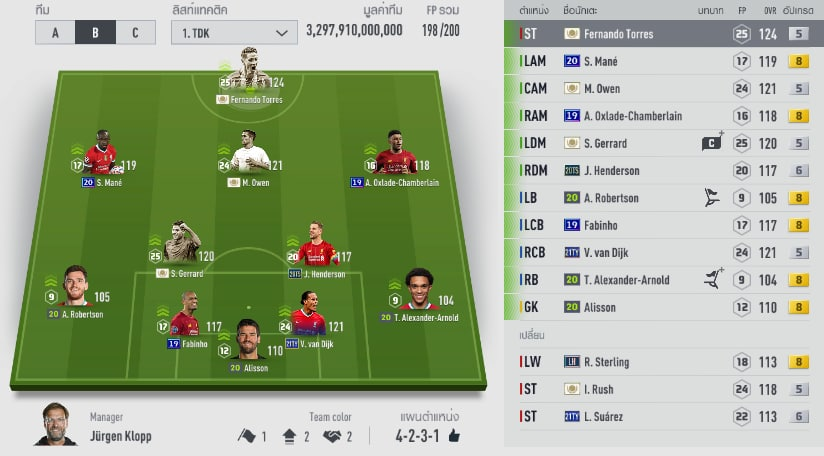The width and height of the screenshot is (824, 456).
Task: Open the 1. TDK tactic list dropdown
Action: (233, 33)
